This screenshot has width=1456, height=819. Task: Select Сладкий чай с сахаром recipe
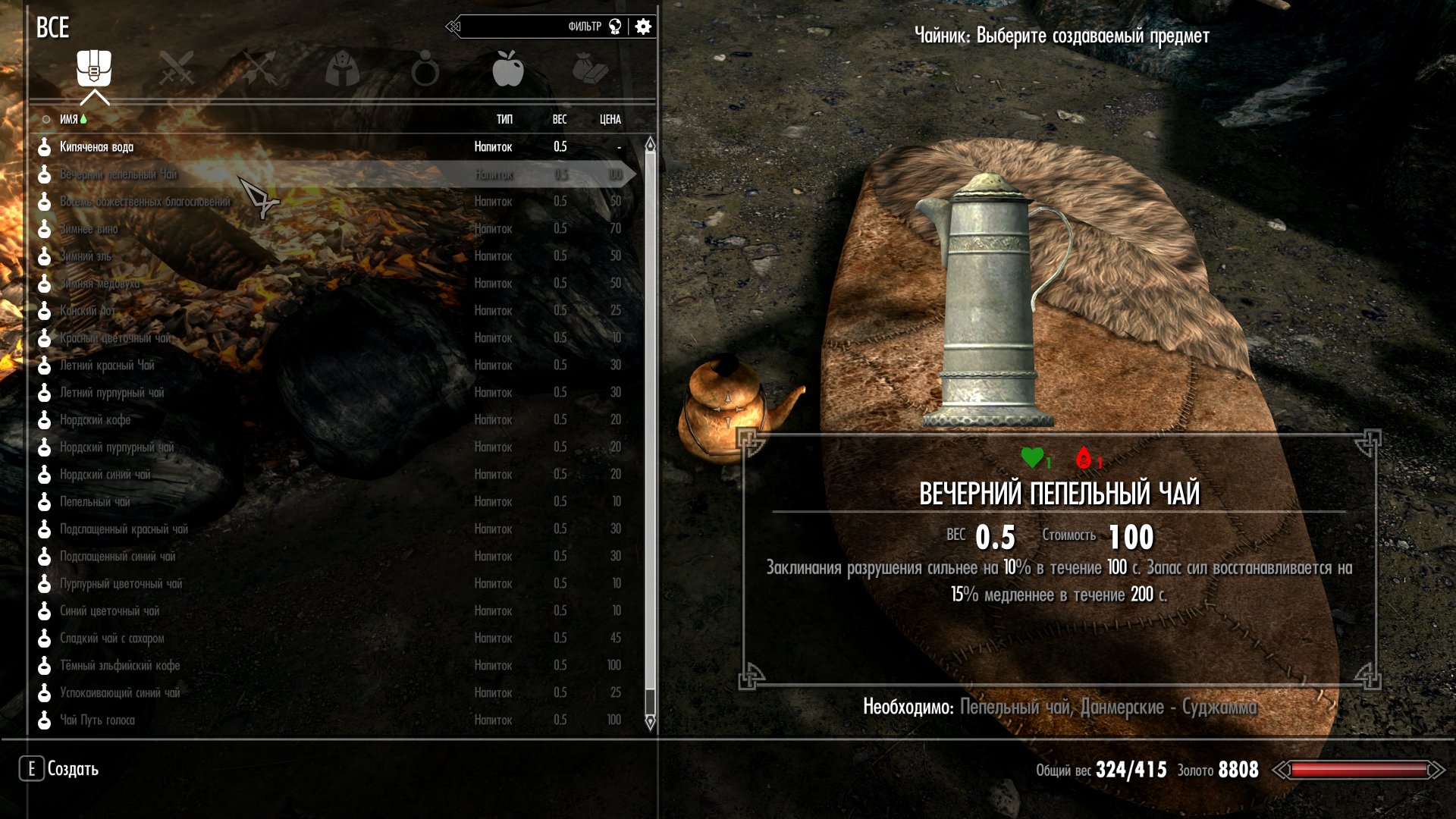[x=112, y=639]
